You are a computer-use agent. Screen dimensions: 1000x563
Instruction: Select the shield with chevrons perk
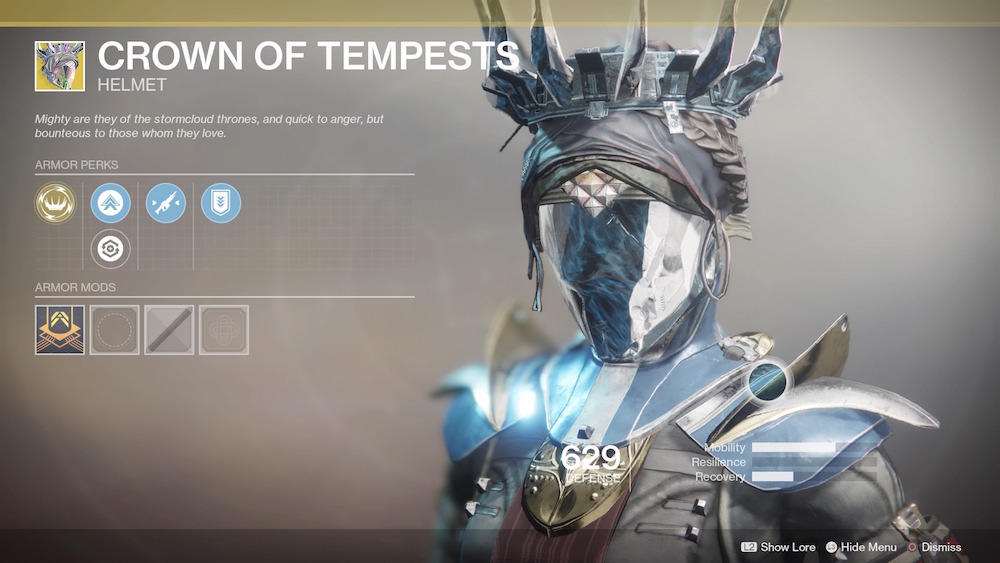[221, 203]
